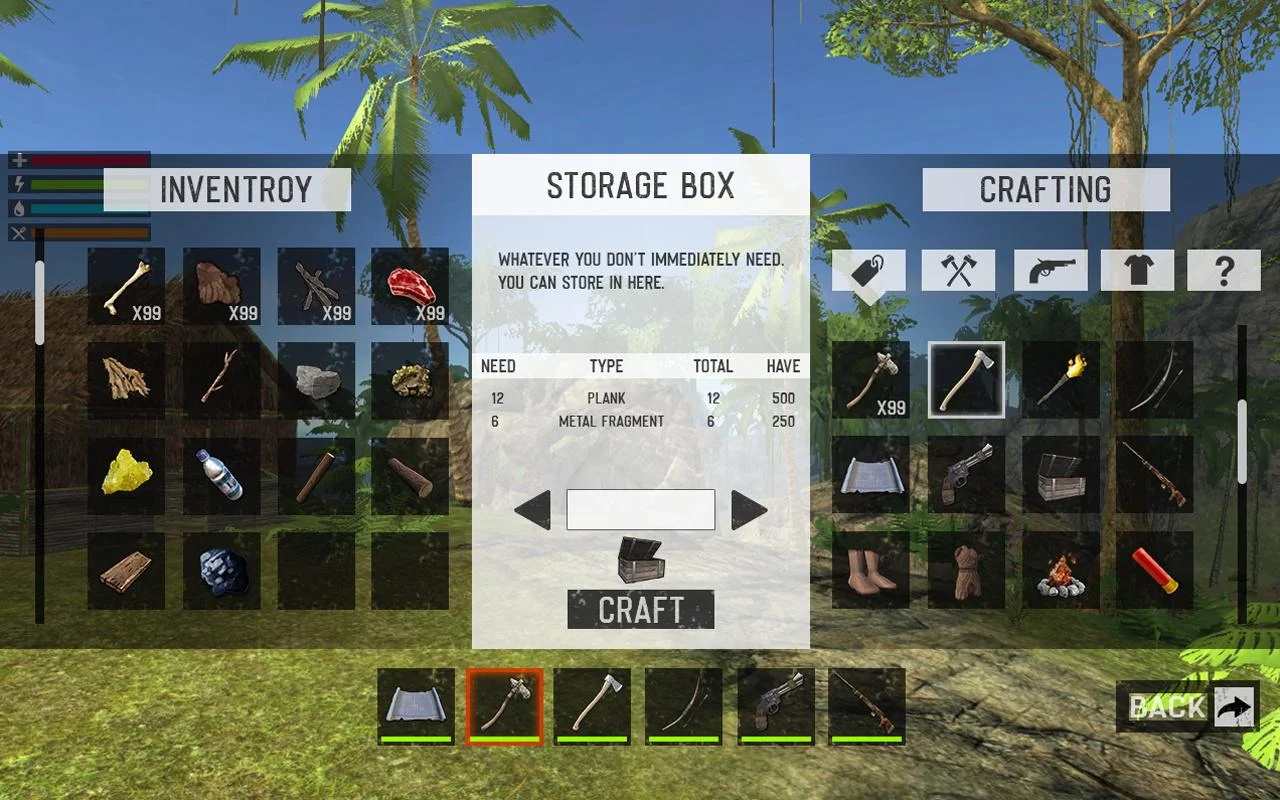This screenshot has height=800, width=1280.
Task: Select the wooden plank inventory slot
Action: 126,570
